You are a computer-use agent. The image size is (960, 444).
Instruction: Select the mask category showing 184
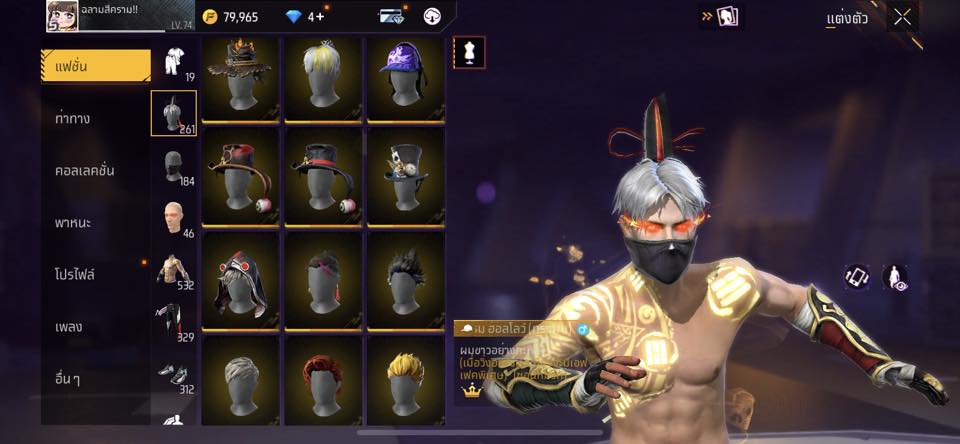tap(174, 166)
